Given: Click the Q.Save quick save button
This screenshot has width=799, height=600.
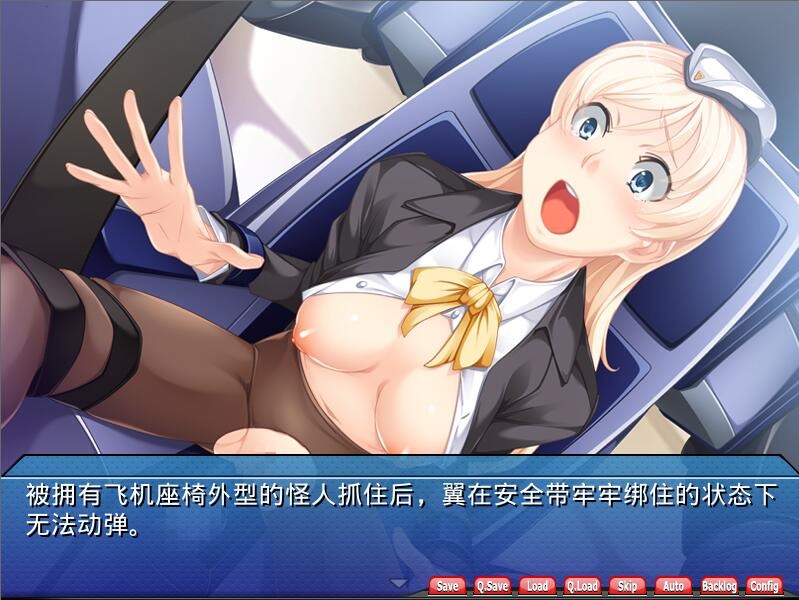Looking at the screenshot, I should [x=492, y=586].
